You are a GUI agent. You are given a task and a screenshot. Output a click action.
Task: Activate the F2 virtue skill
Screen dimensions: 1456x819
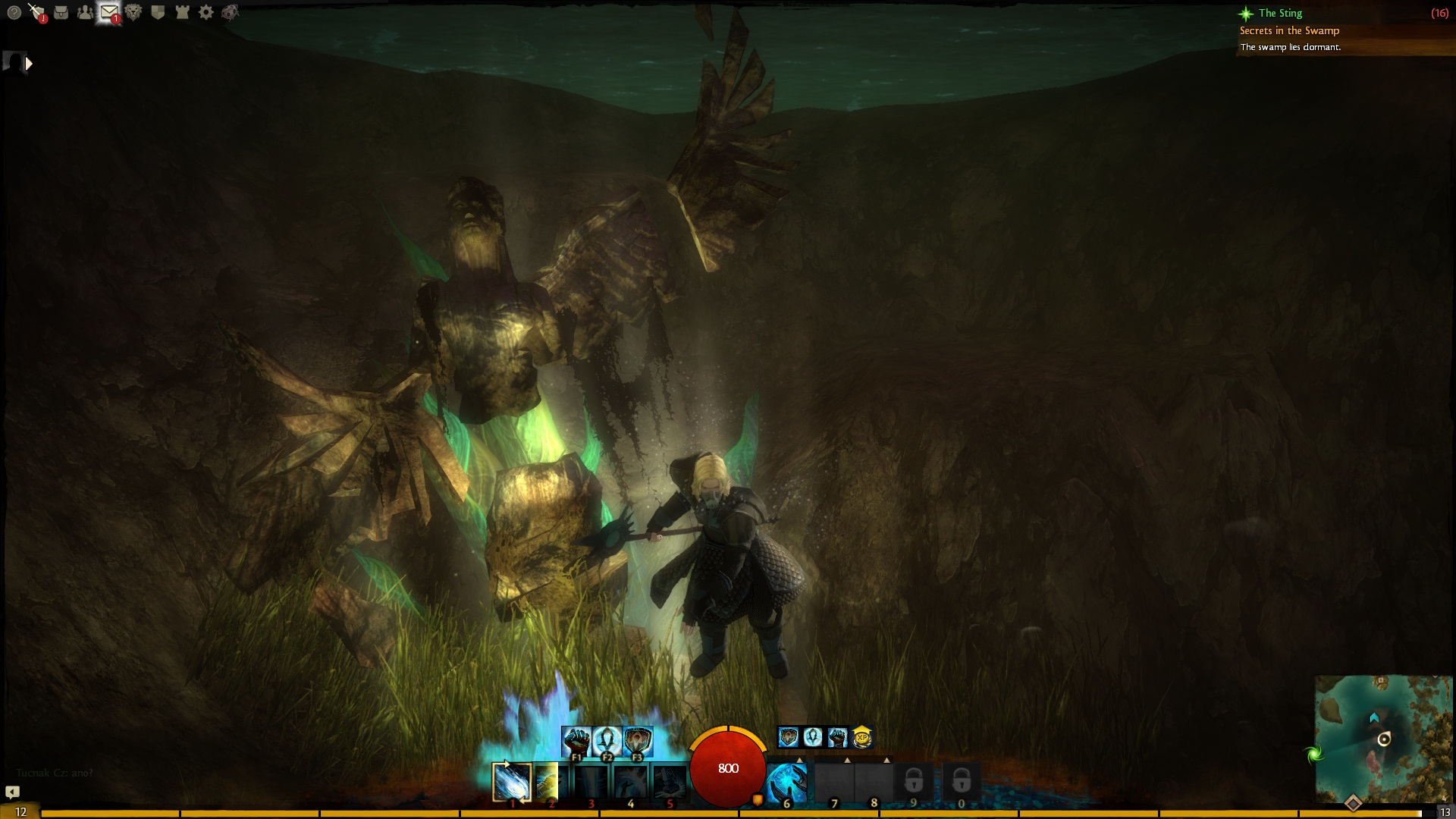[x=607, y=740]
